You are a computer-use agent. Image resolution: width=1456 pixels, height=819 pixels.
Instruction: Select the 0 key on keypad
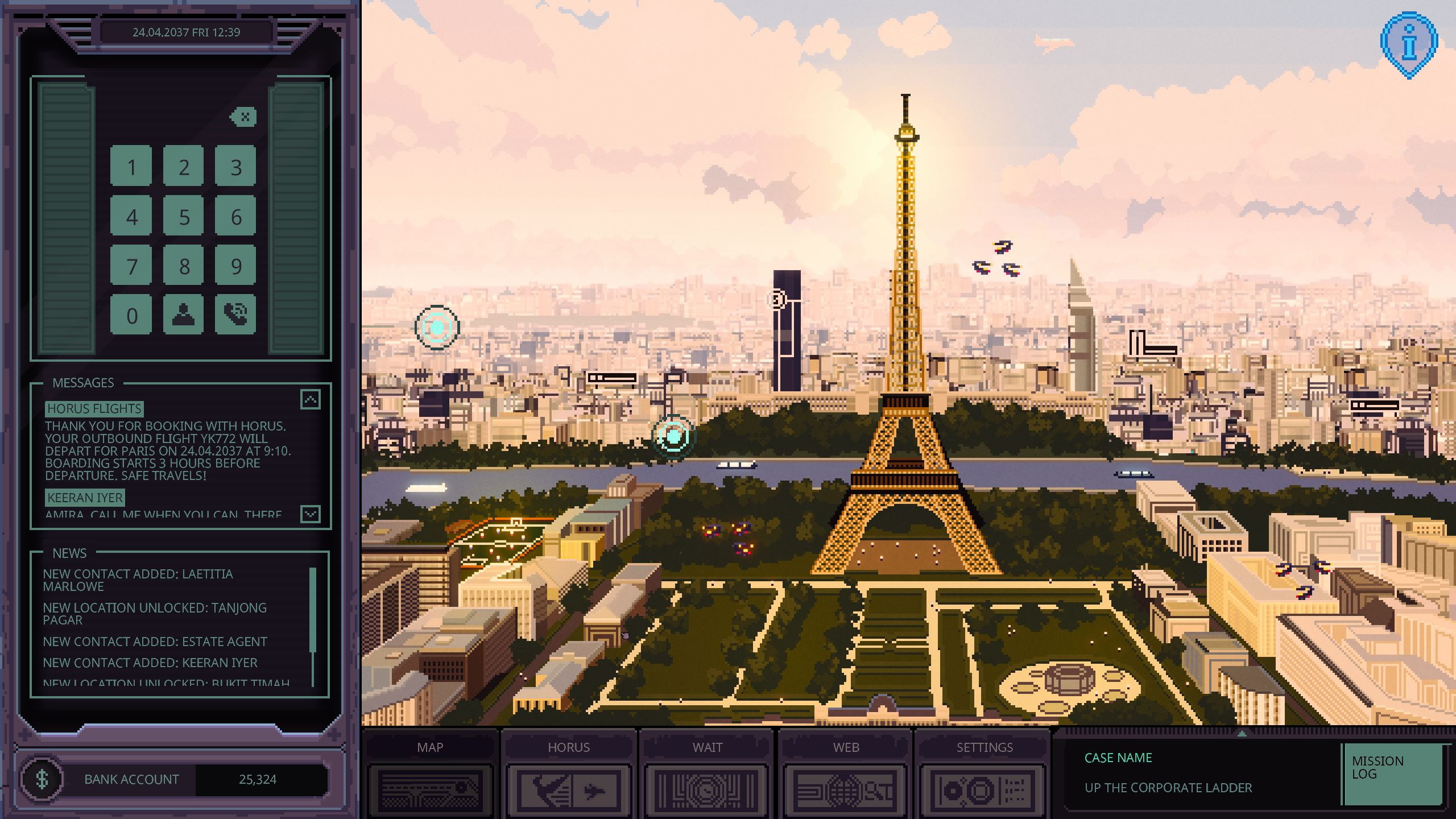coord(131,315)
